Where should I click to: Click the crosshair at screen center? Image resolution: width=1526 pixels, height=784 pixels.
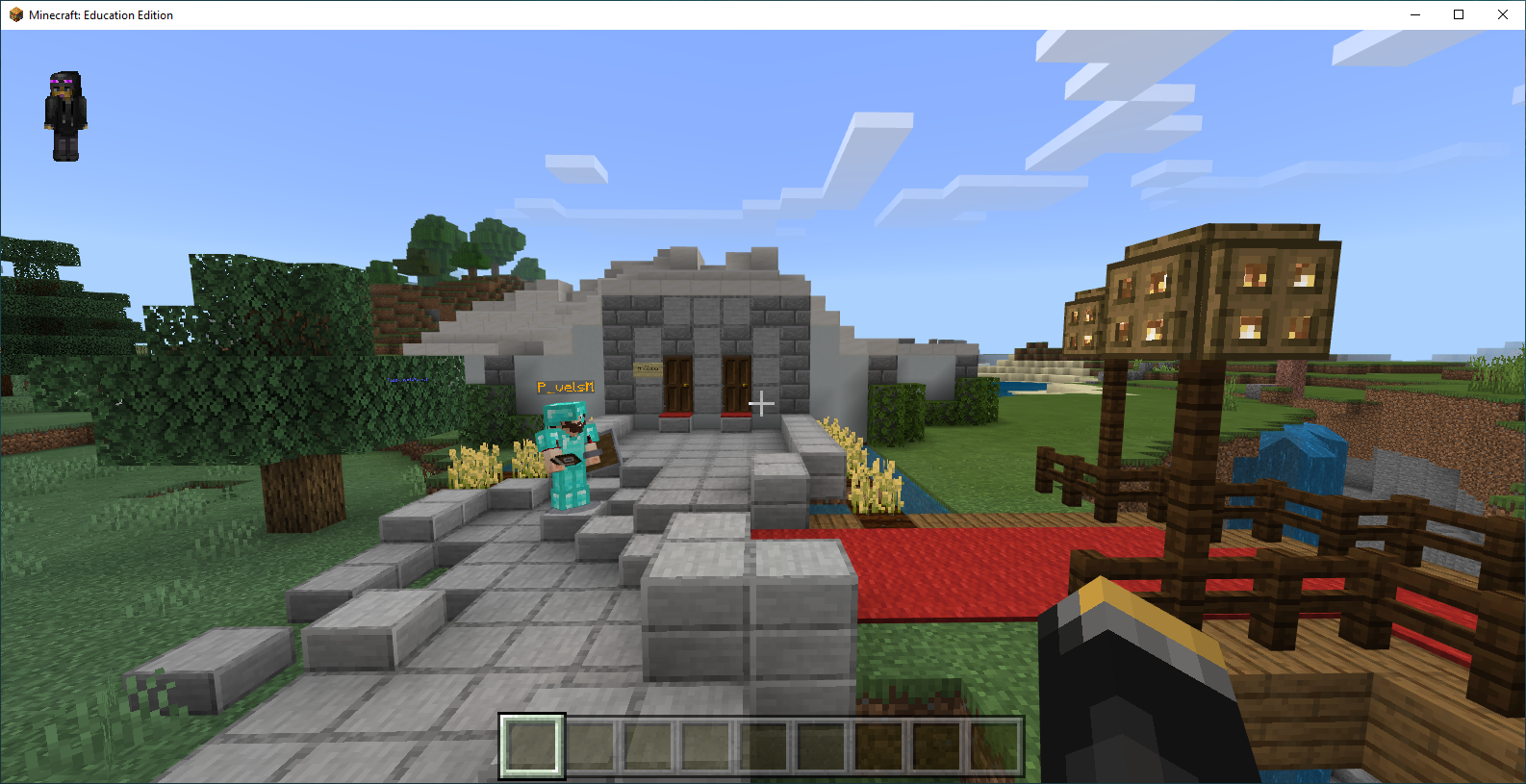(x=763, y=404)
